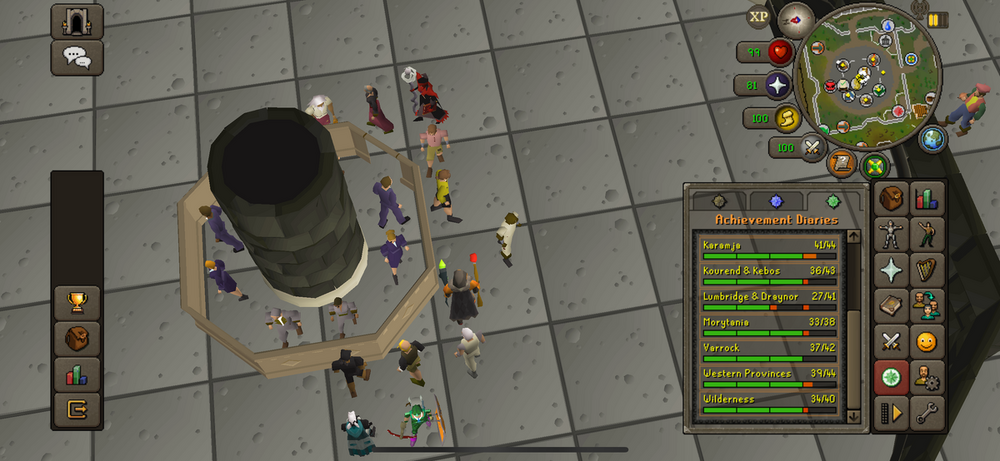
Task: Activate the special attack orb
Action: 811,148
